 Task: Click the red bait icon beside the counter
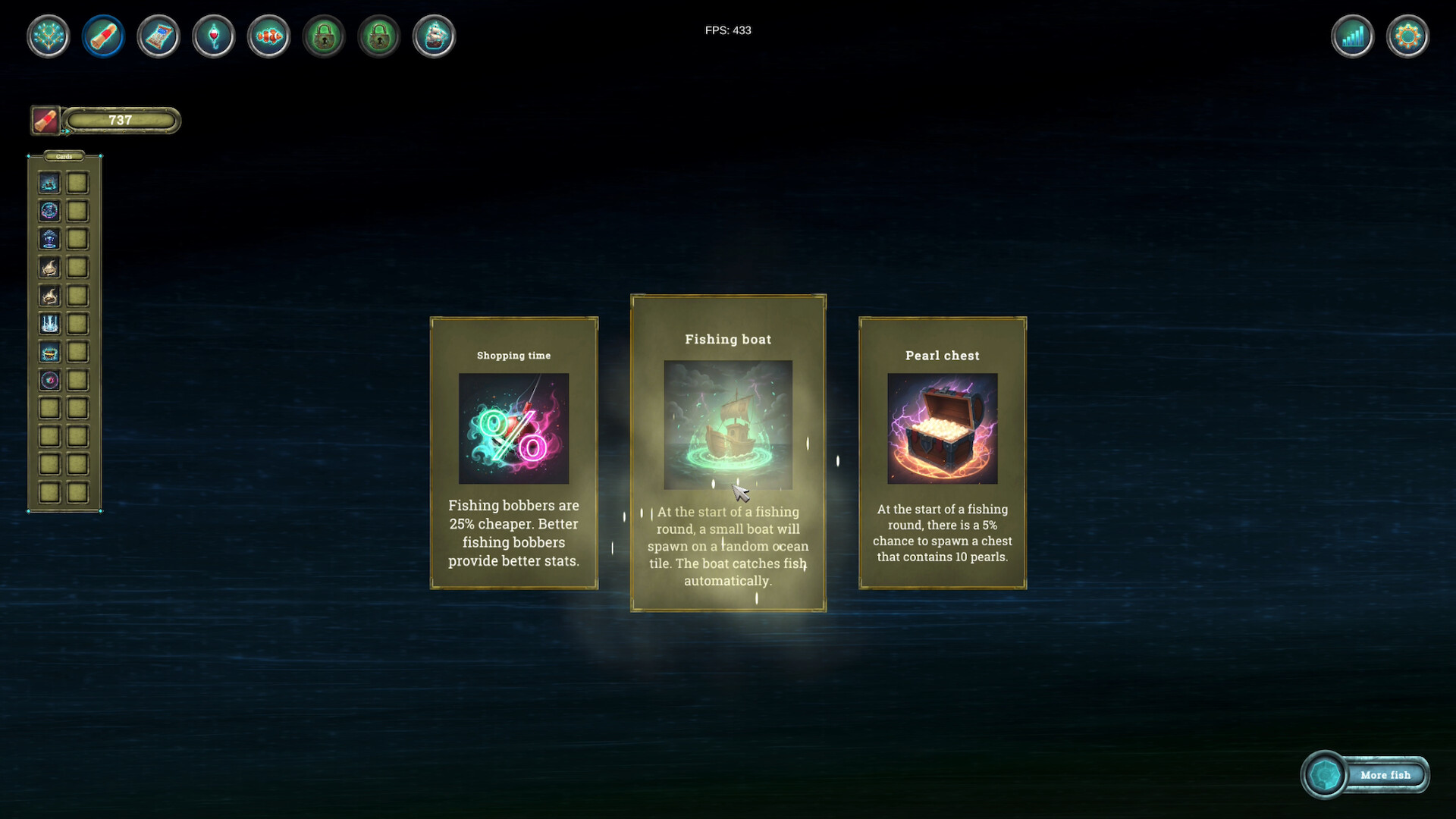tap(45, 119)
